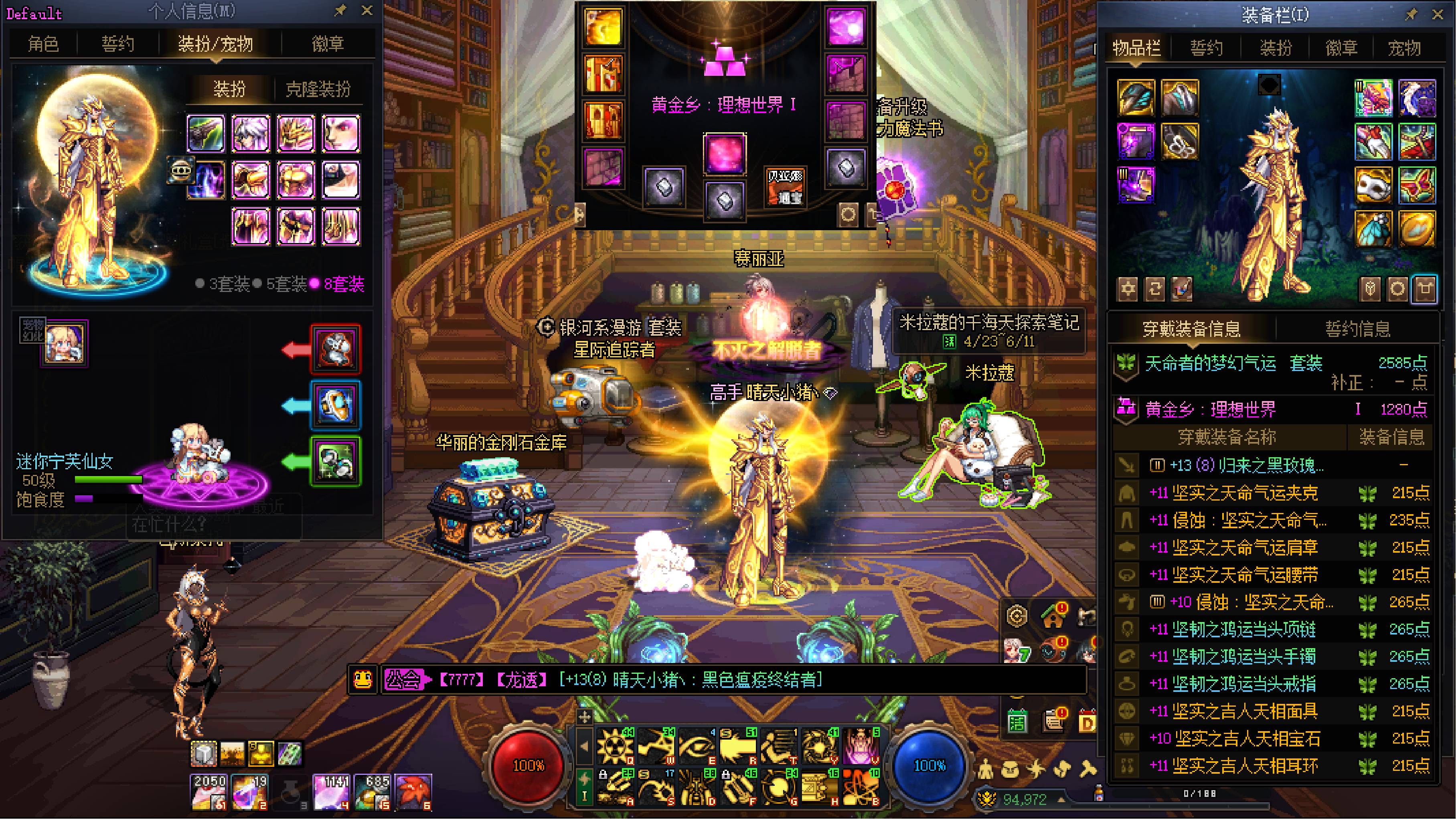Select the 穿戴装备信息 tab
This screenshot has height=819, width=1456.
tap(1191, 328)
